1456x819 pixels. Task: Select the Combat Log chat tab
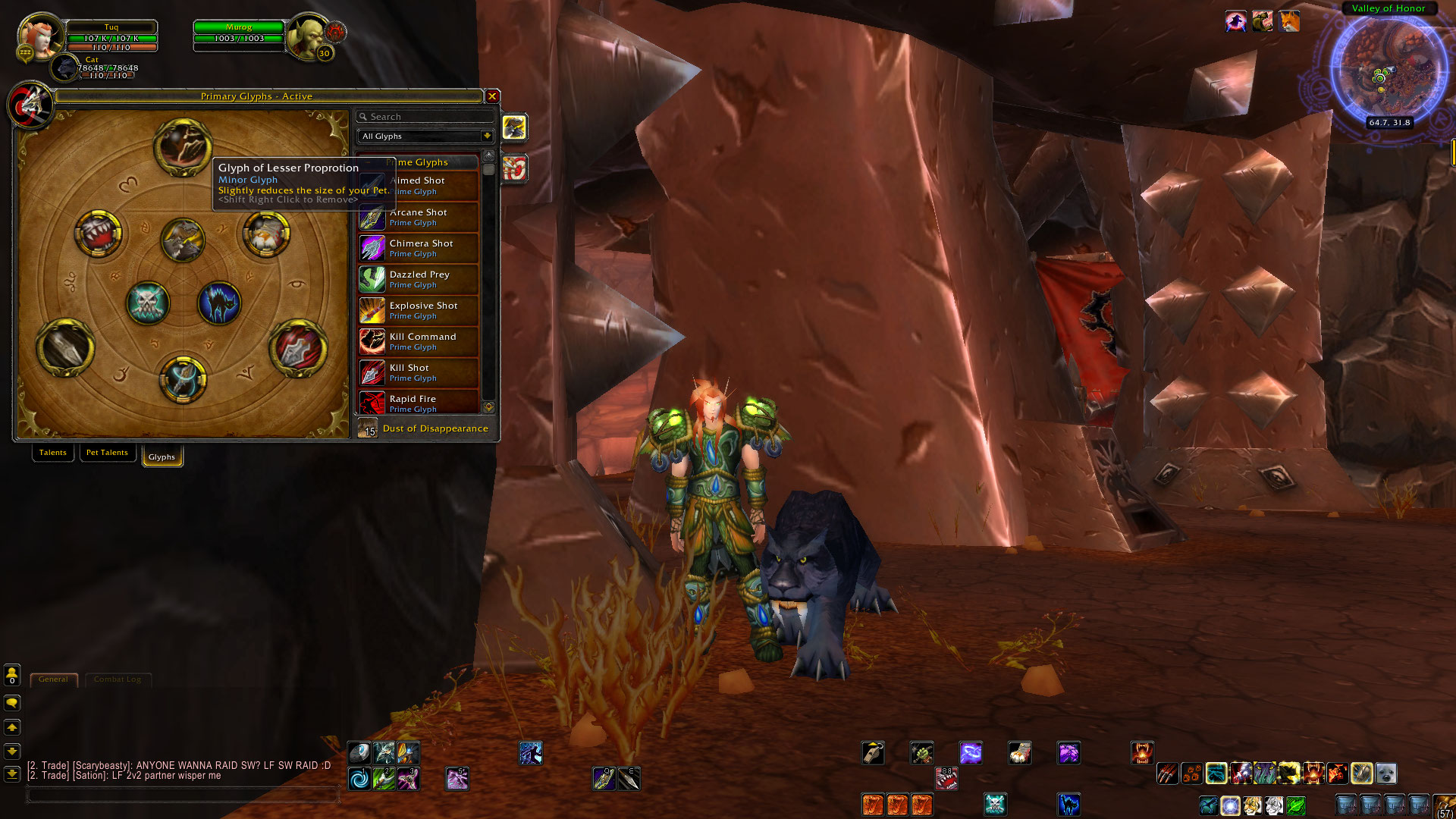pyautogui.click(x=118, y=679)
